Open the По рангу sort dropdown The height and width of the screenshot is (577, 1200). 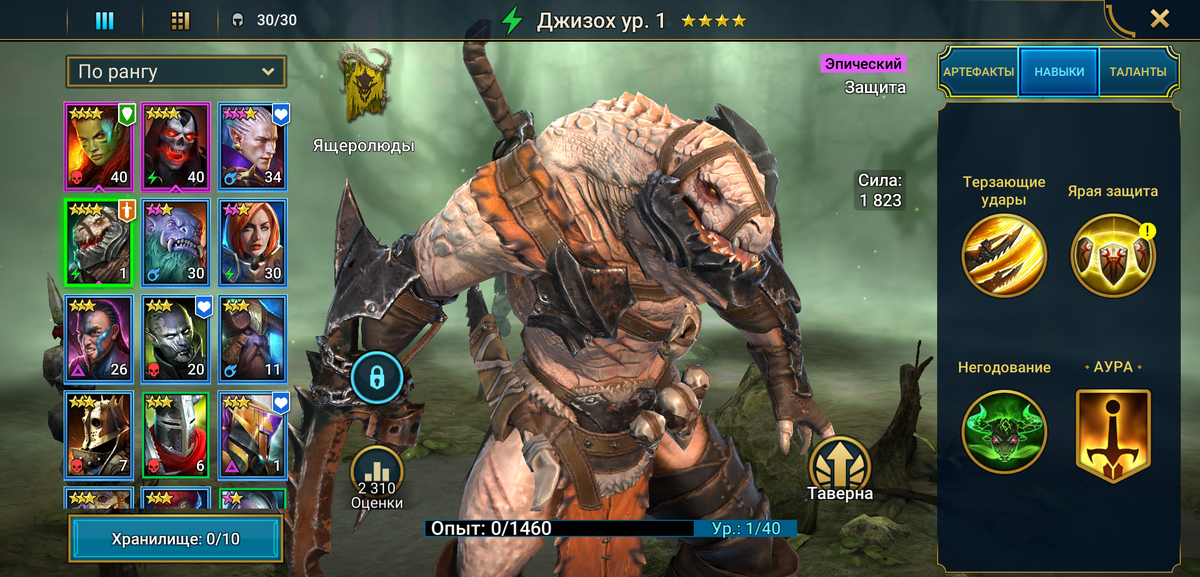[x=176, y=72]
